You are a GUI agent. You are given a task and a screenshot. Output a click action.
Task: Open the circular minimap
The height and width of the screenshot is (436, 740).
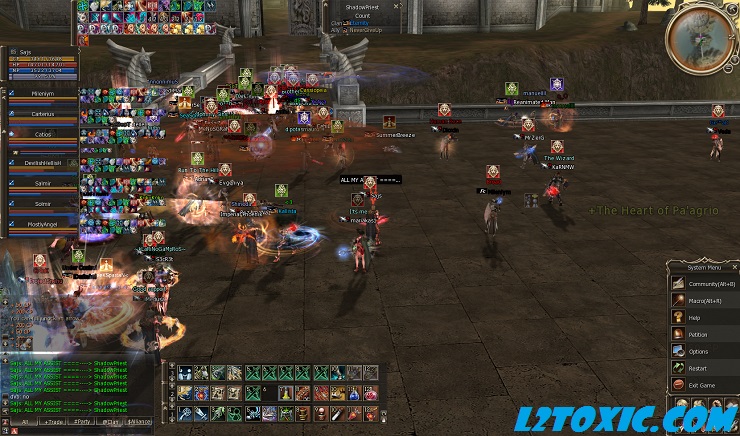pyautogui.click(x=701, y=36)
